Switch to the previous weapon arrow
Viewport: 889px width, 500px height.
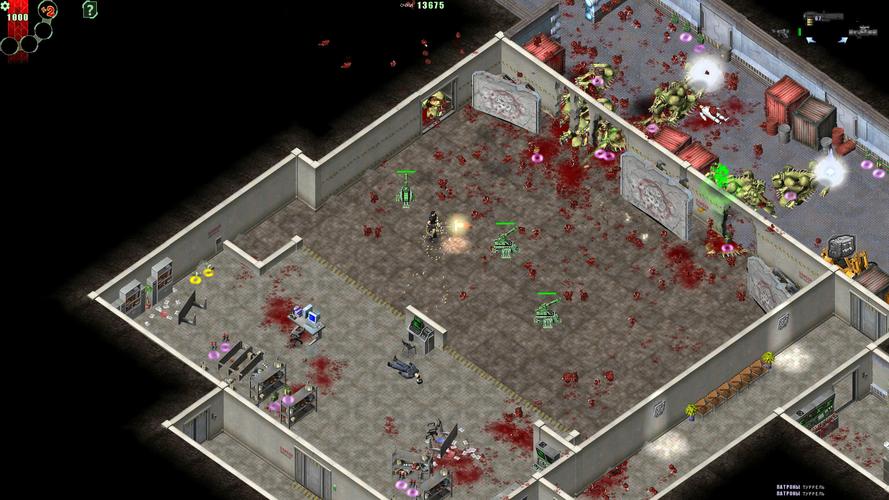tap(810, 39)
